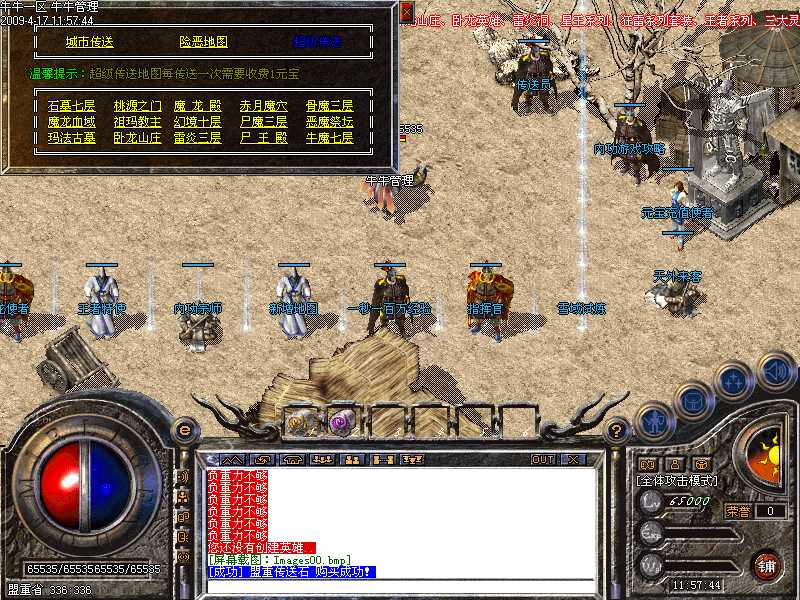Use the purple swirl item in the belt
Image resolution: width=800 pixels, height=600 pixels.
(338, 421)
